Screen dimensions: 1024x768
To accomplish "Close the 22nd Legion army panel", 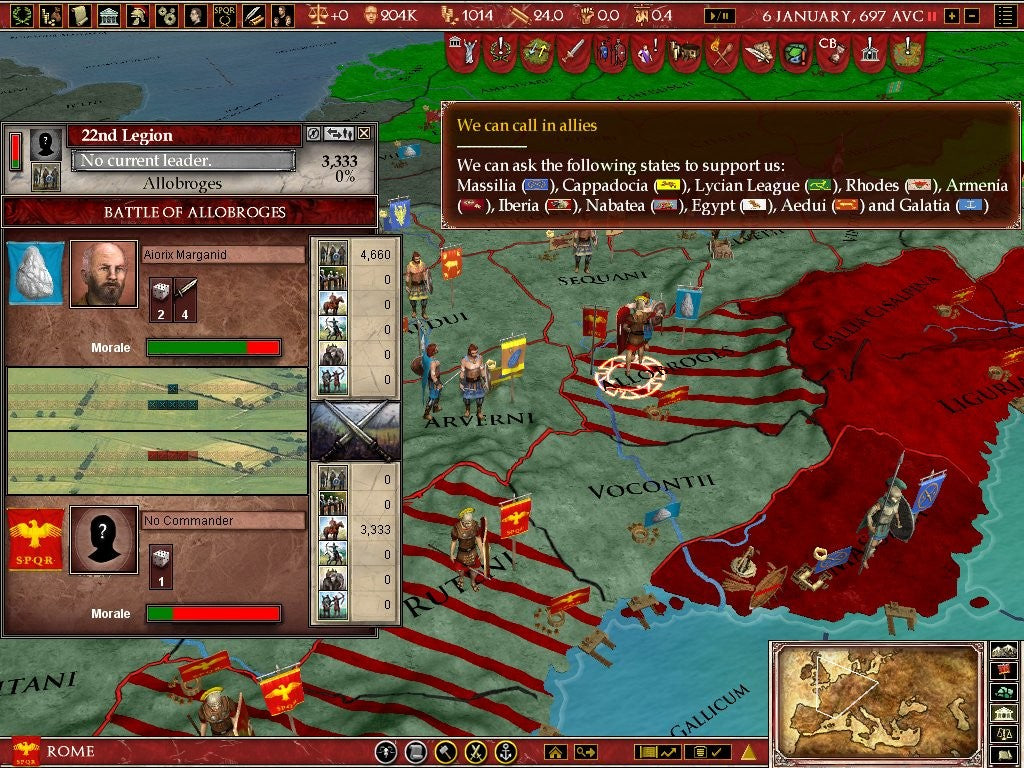I will point(364,133).
